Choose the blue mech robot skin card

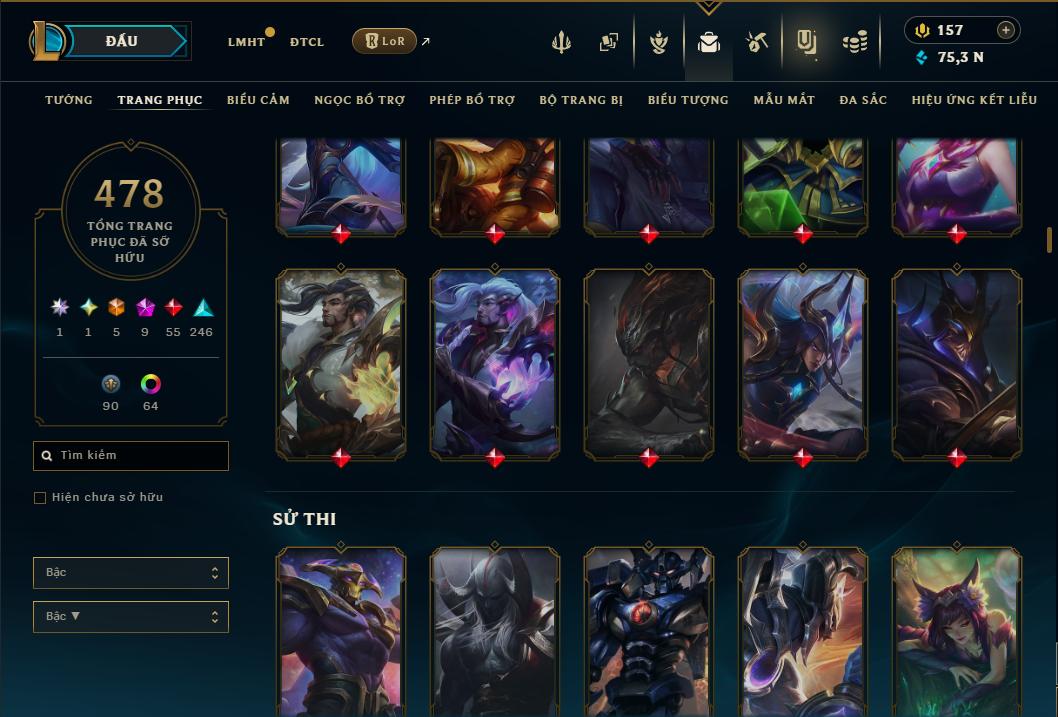click(x=649, y=630)
